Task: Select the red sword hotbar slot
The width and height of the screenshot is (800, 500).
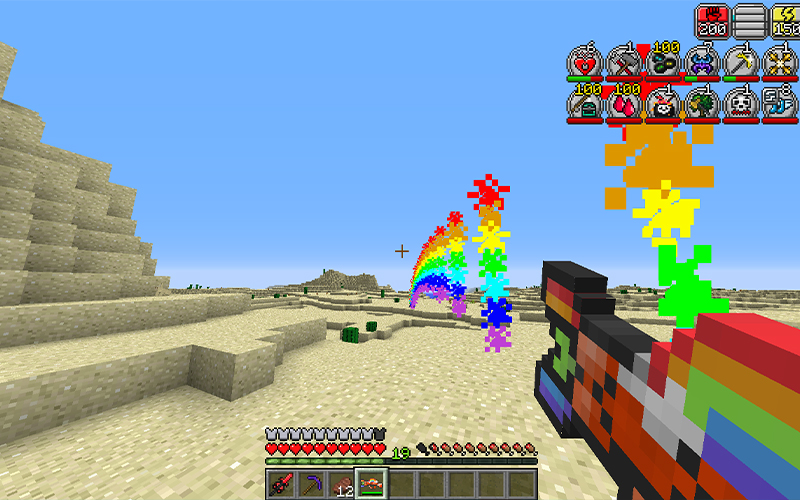Action: (281, 486)
